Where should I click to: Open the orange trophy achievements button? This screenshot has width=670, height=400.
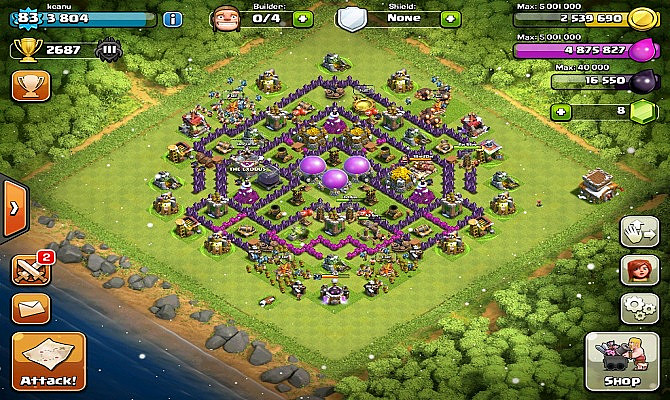click(30, 85)
